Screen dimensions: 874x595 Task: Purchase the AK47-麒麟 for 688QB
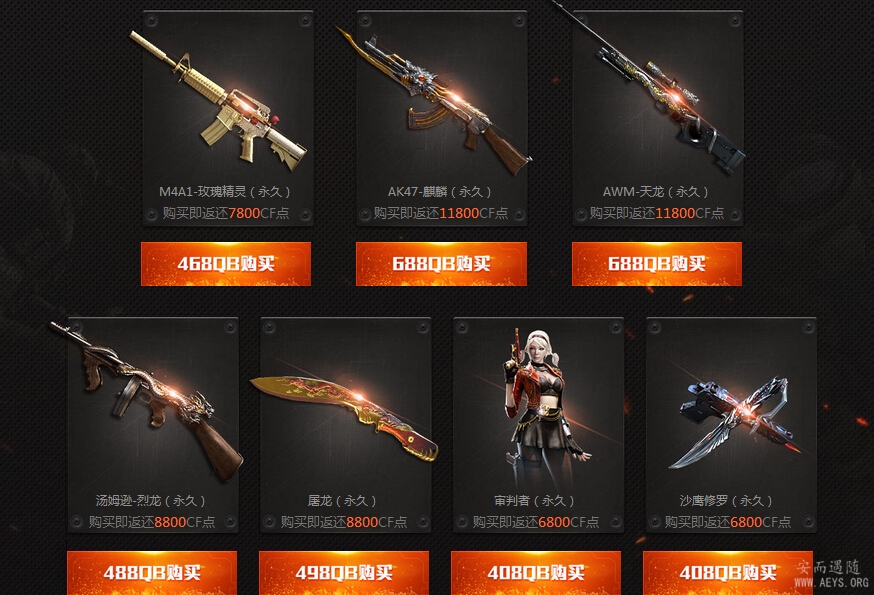coord(441,264)
